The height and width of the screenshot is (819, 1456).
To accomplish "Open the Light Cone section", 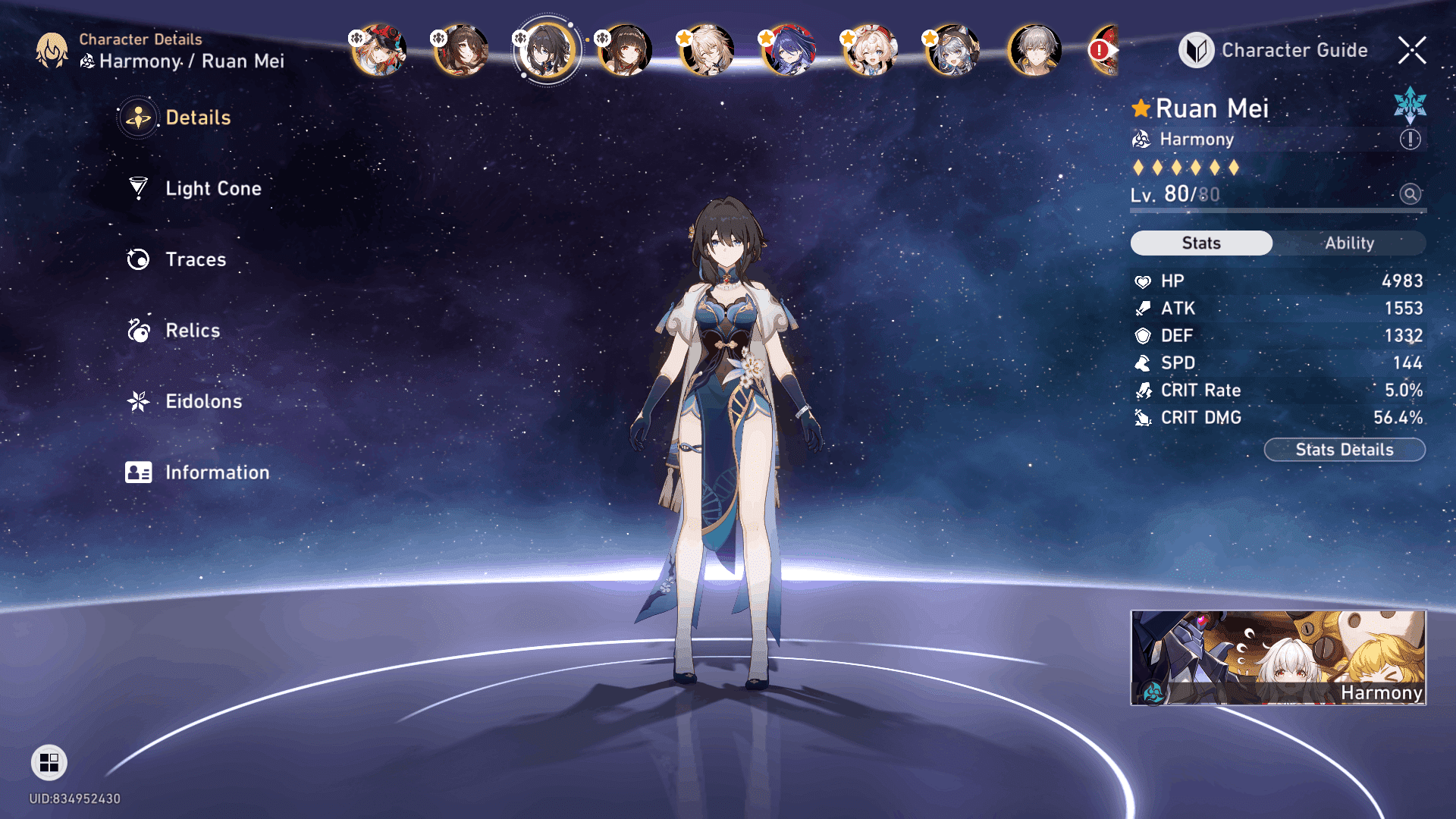I will [x=212, y=189].
